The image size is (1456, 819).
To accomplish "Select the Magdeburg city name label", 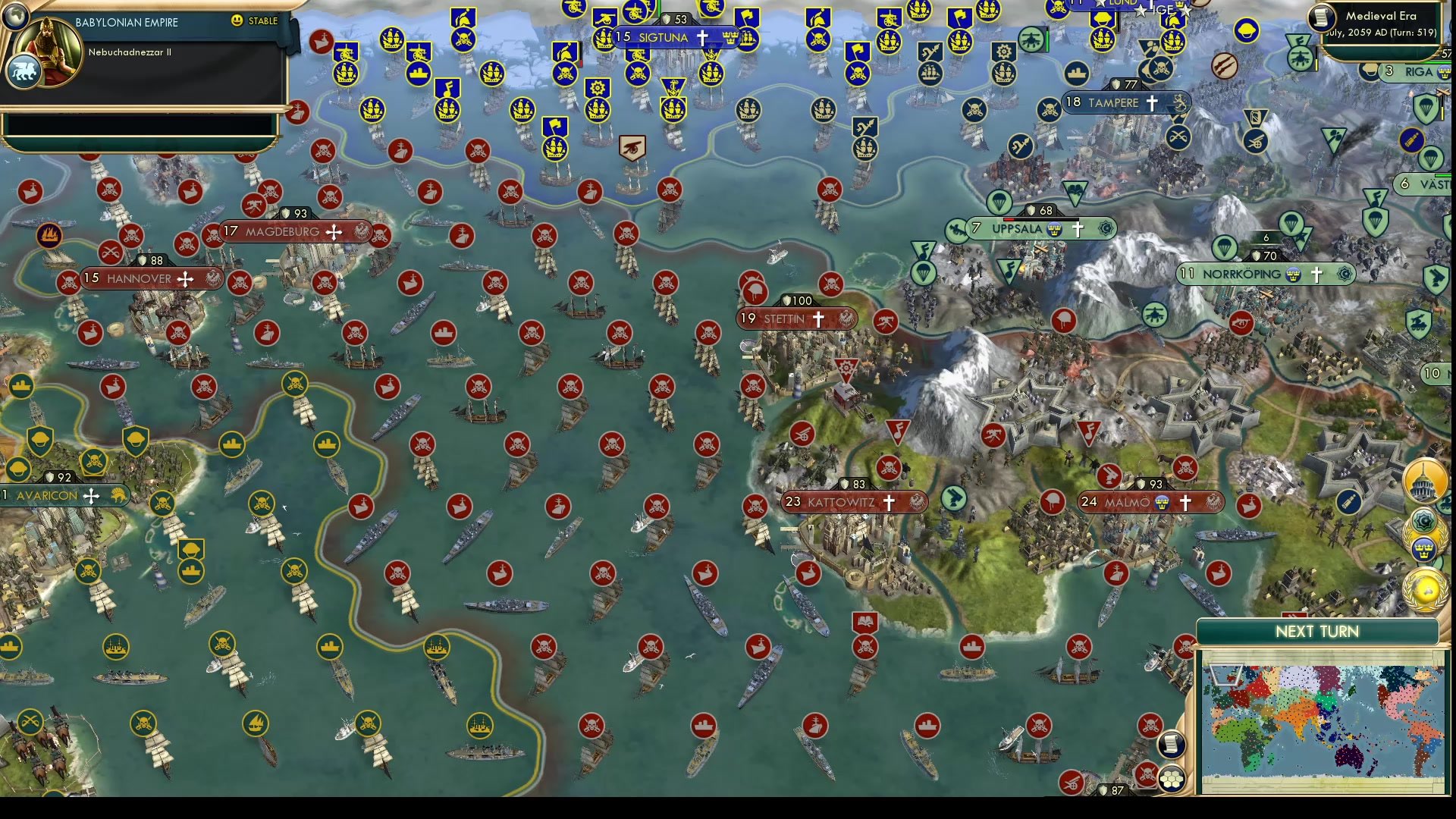I will click(x=281, y=231).
